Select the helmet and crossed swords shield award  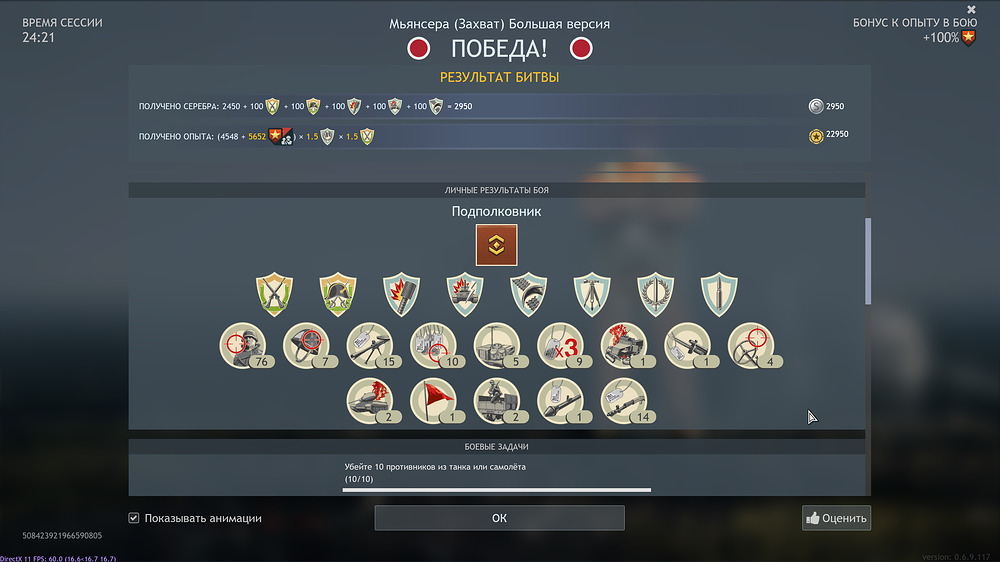[338, 294]
